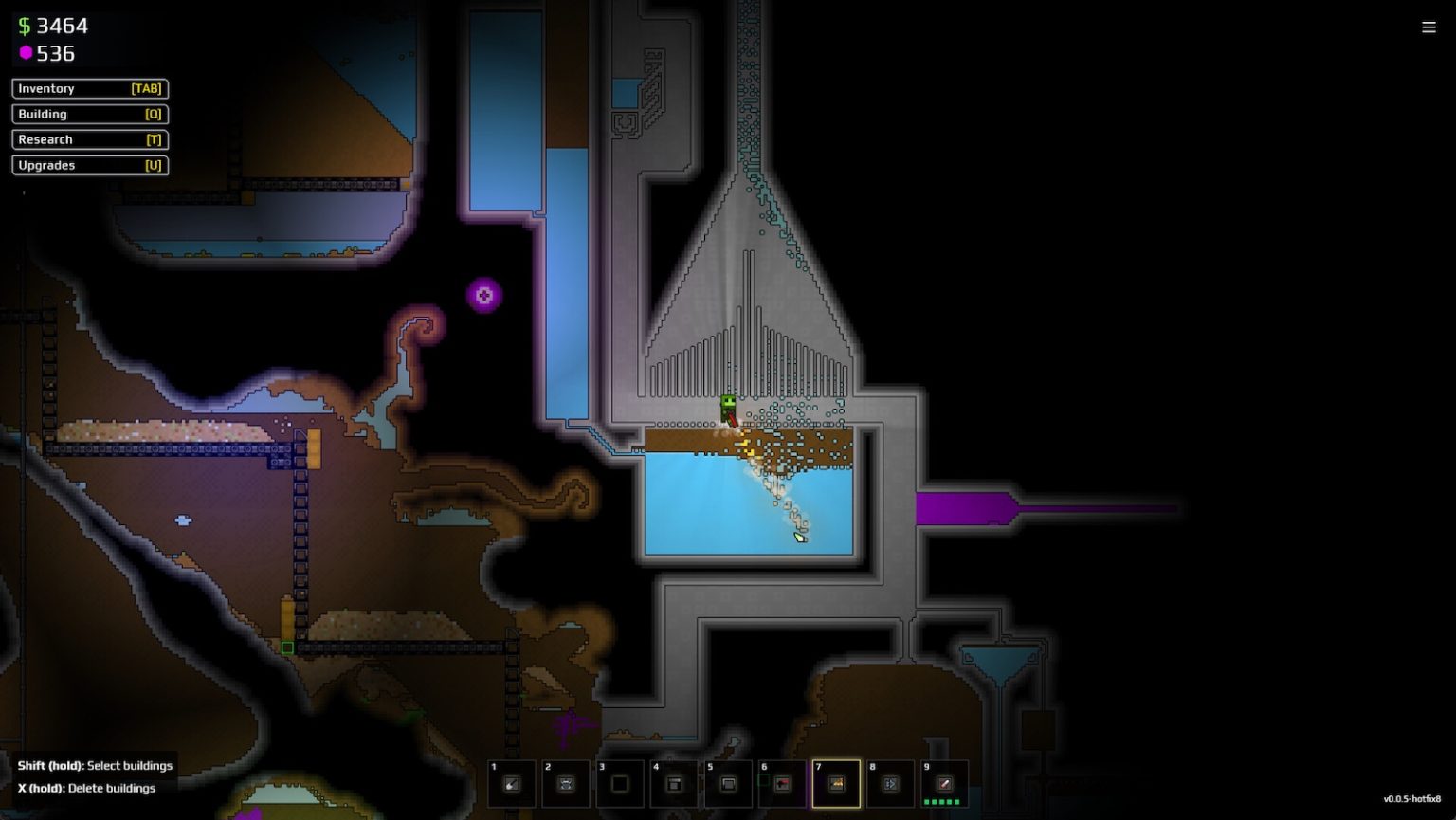Click the highlighted hotbar slot 7
1456x820 pixels.
tap(836, 784)
